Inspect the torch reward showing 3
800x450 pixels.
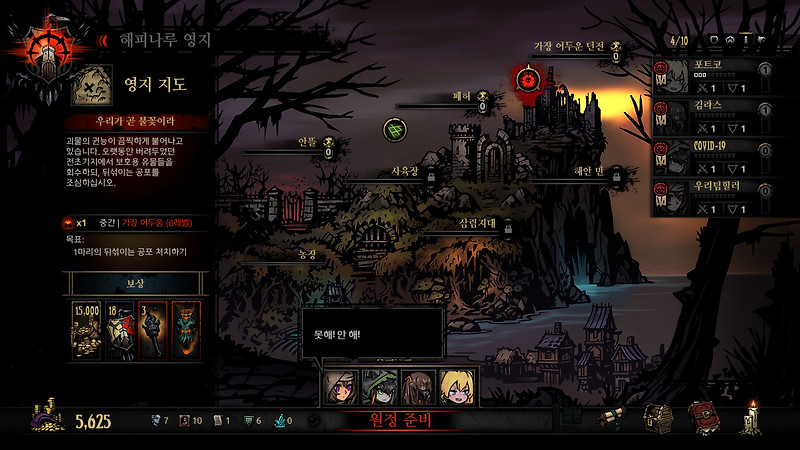click(x=151, y=328)
